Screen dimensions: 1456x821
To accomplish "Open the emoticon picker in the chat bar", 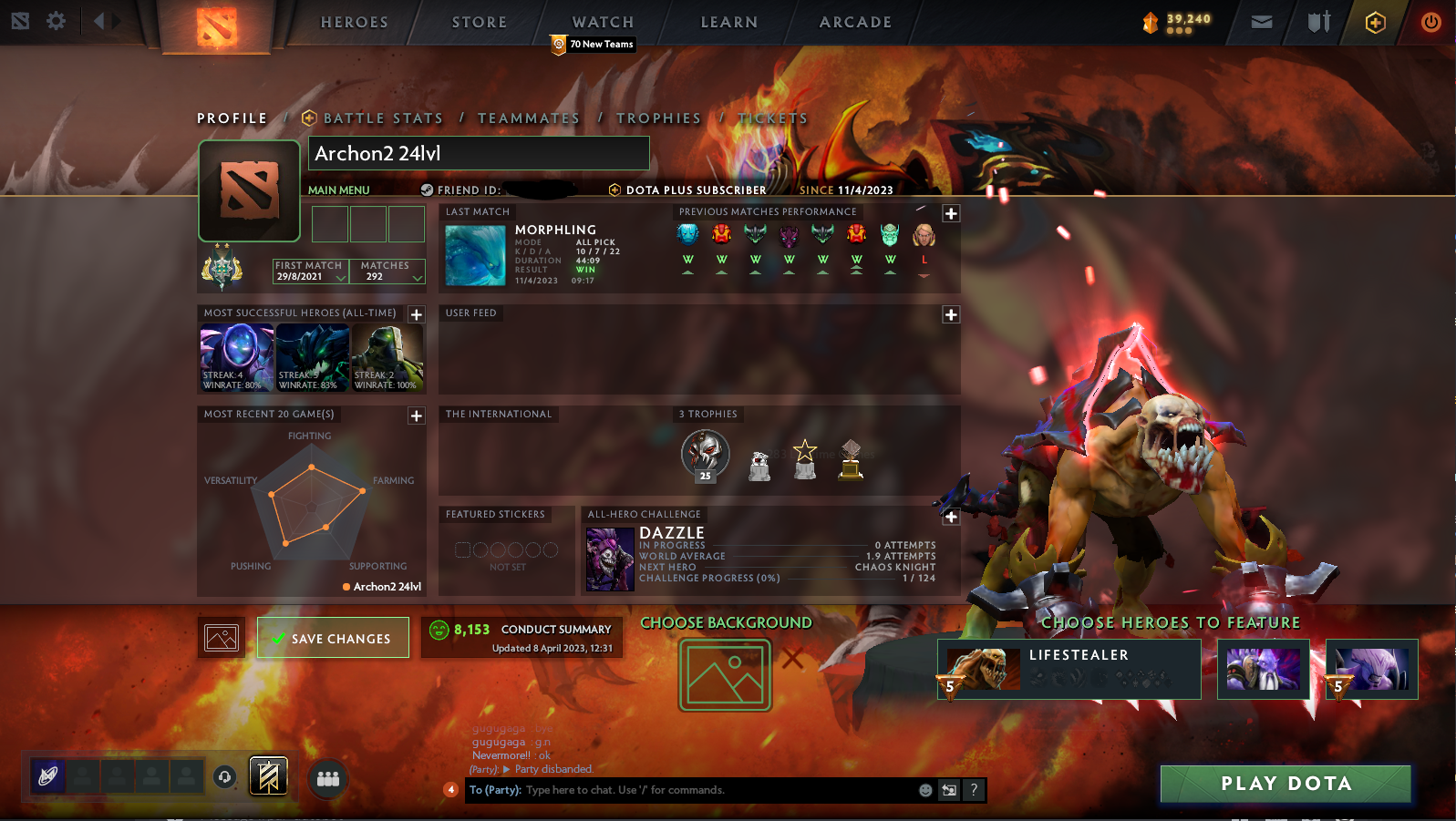I will click(924, 790).
